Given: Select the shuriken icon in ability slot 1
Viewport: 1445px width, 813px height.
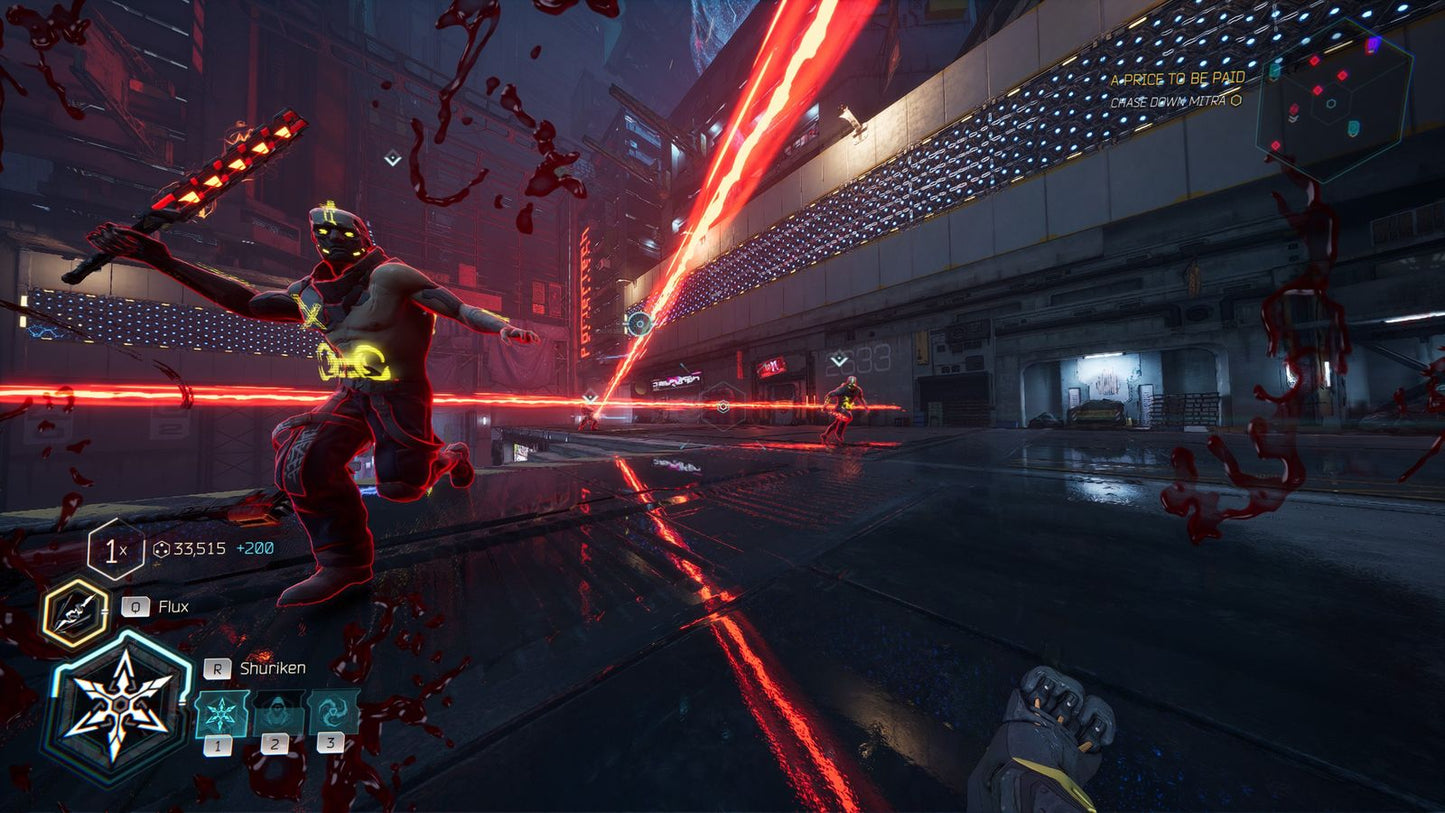Looking at the screenshot, I should (221, 714).
